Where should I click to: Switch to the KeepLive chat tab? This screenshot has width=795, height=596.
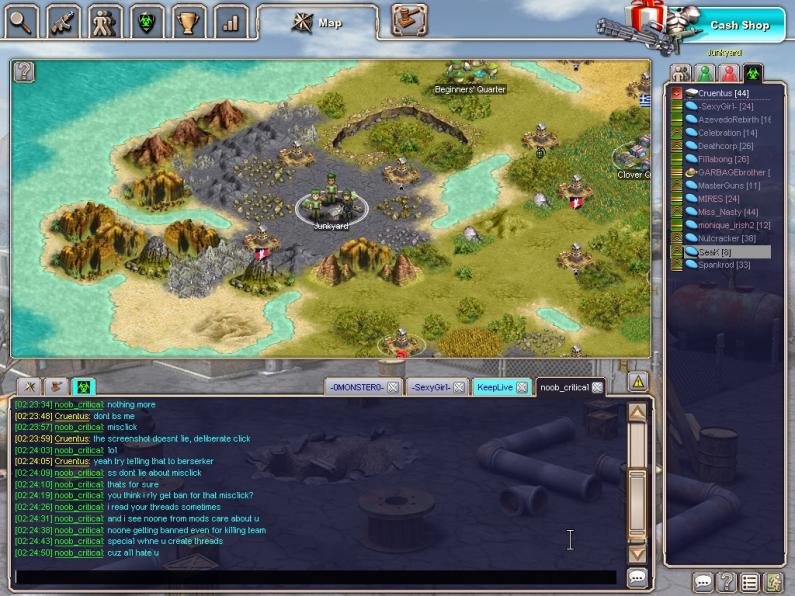tap(494, 387)
